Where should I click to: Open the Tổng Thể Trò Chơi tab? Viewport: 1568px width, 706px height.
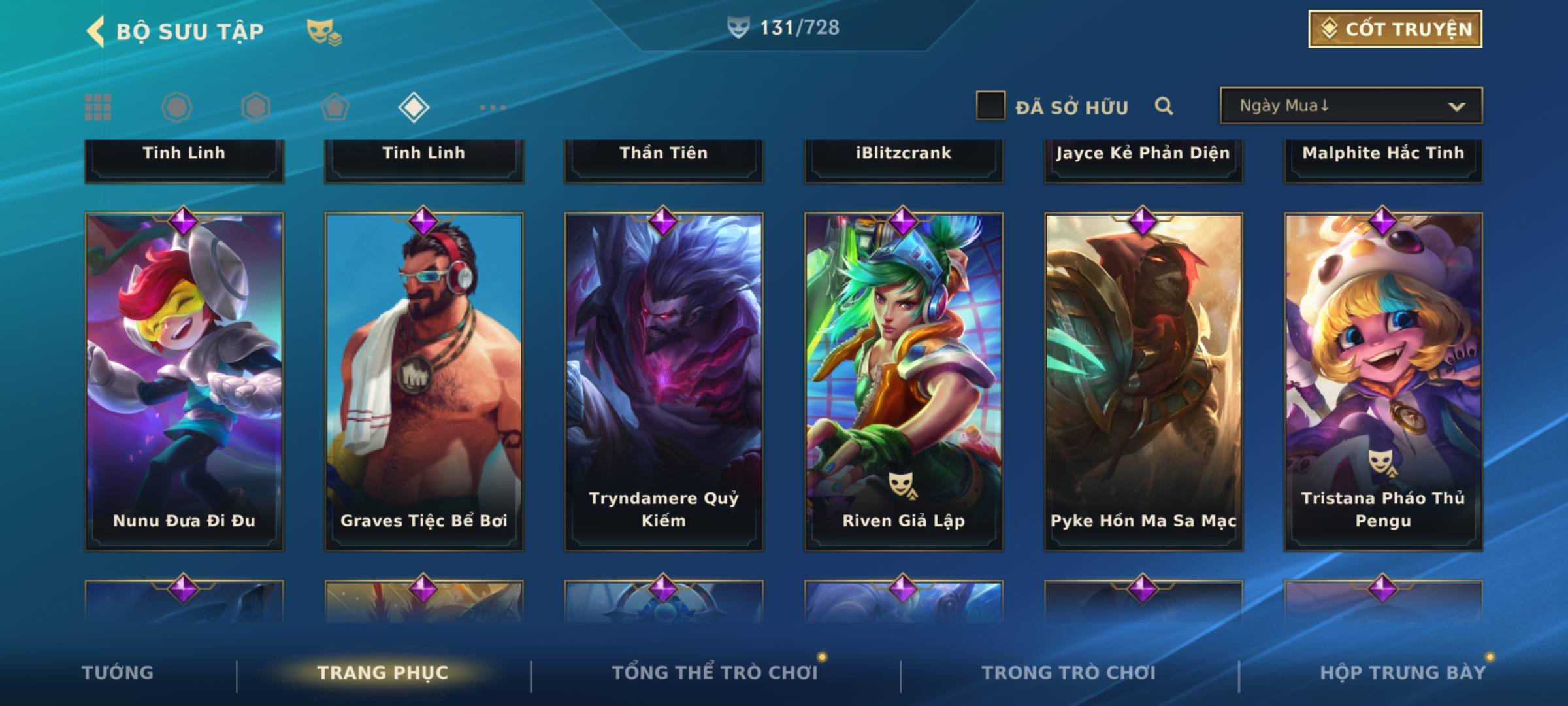pyautogui.click(x=715, y=673)
